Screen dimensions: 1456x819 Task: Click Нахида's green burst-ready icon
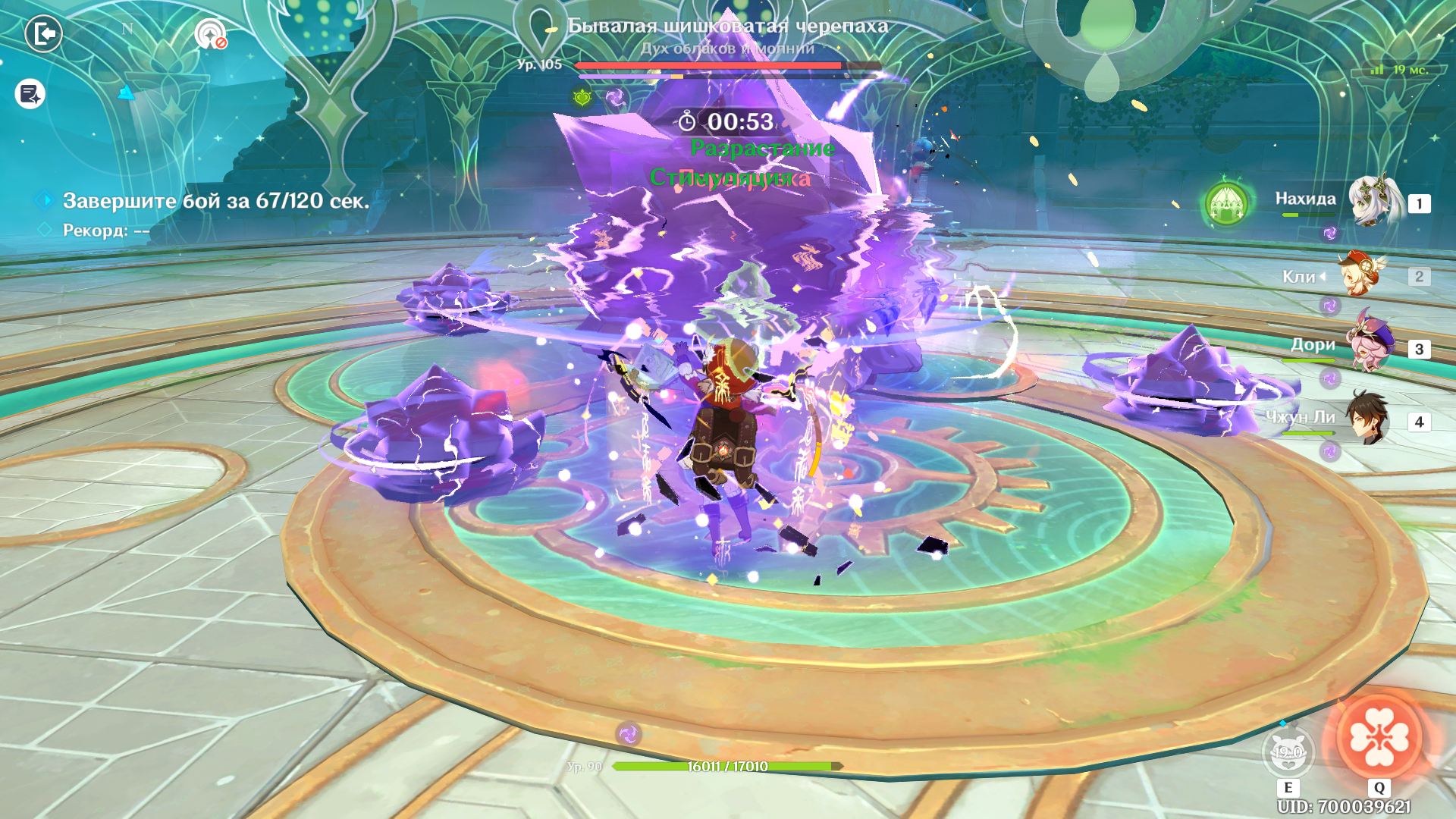click(1226, 203)
